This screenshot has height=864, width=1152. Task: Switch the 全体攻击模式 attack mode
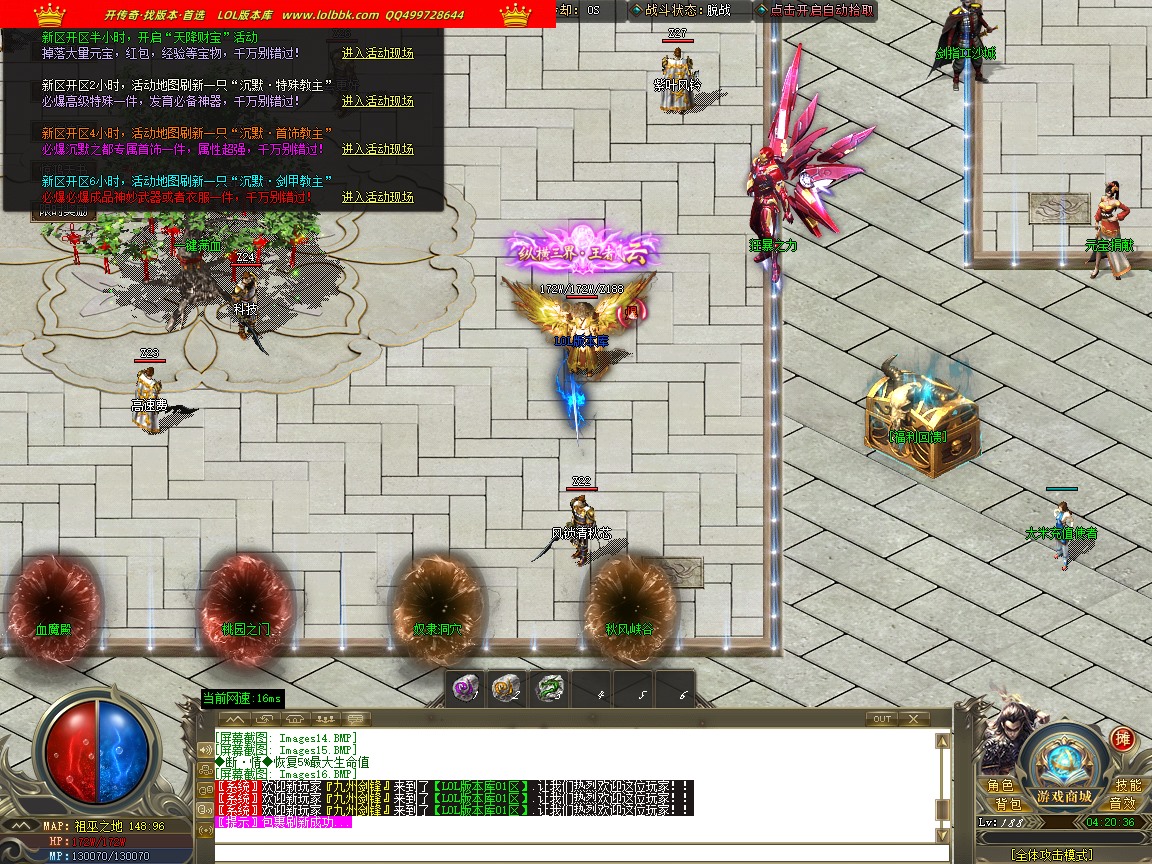(x=1050, y=855)
